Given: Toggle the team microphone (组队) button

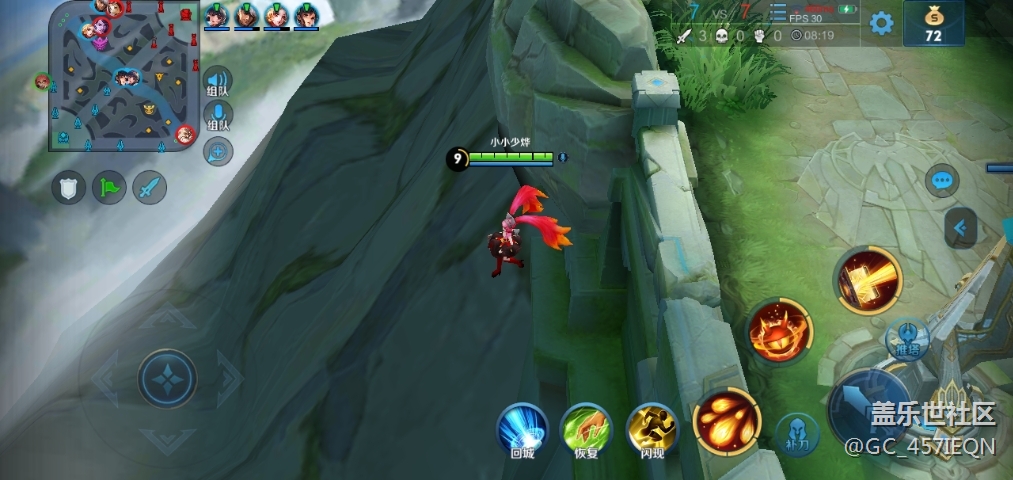Looking at the screenshot, I should (218, 118).
